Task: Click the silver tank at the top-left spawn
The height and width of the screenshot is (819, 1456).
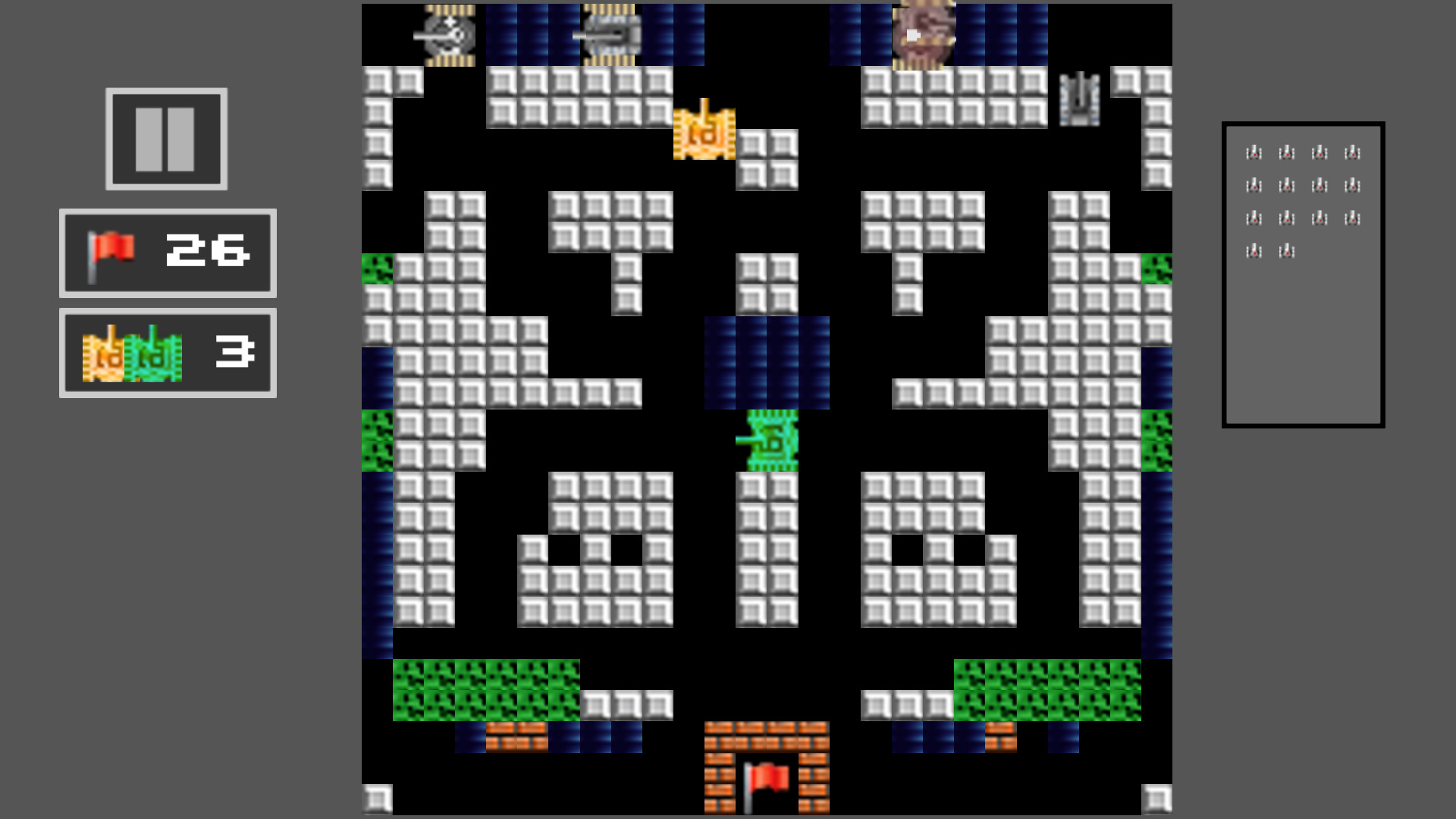Action: 449,33
